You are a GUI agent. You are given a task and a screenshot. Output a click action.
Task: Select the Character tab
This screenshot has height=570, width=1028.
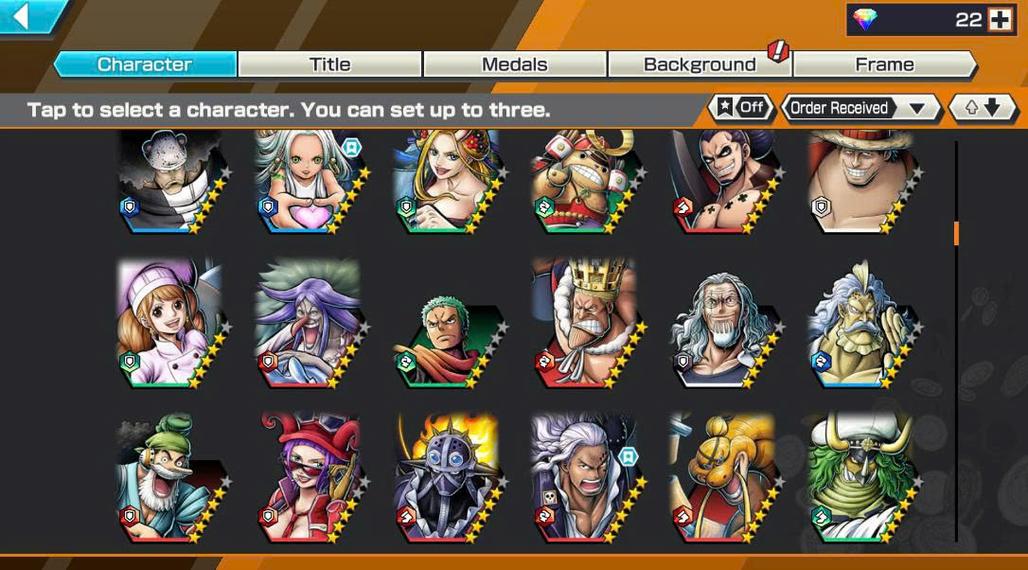[x=145, y=64]
